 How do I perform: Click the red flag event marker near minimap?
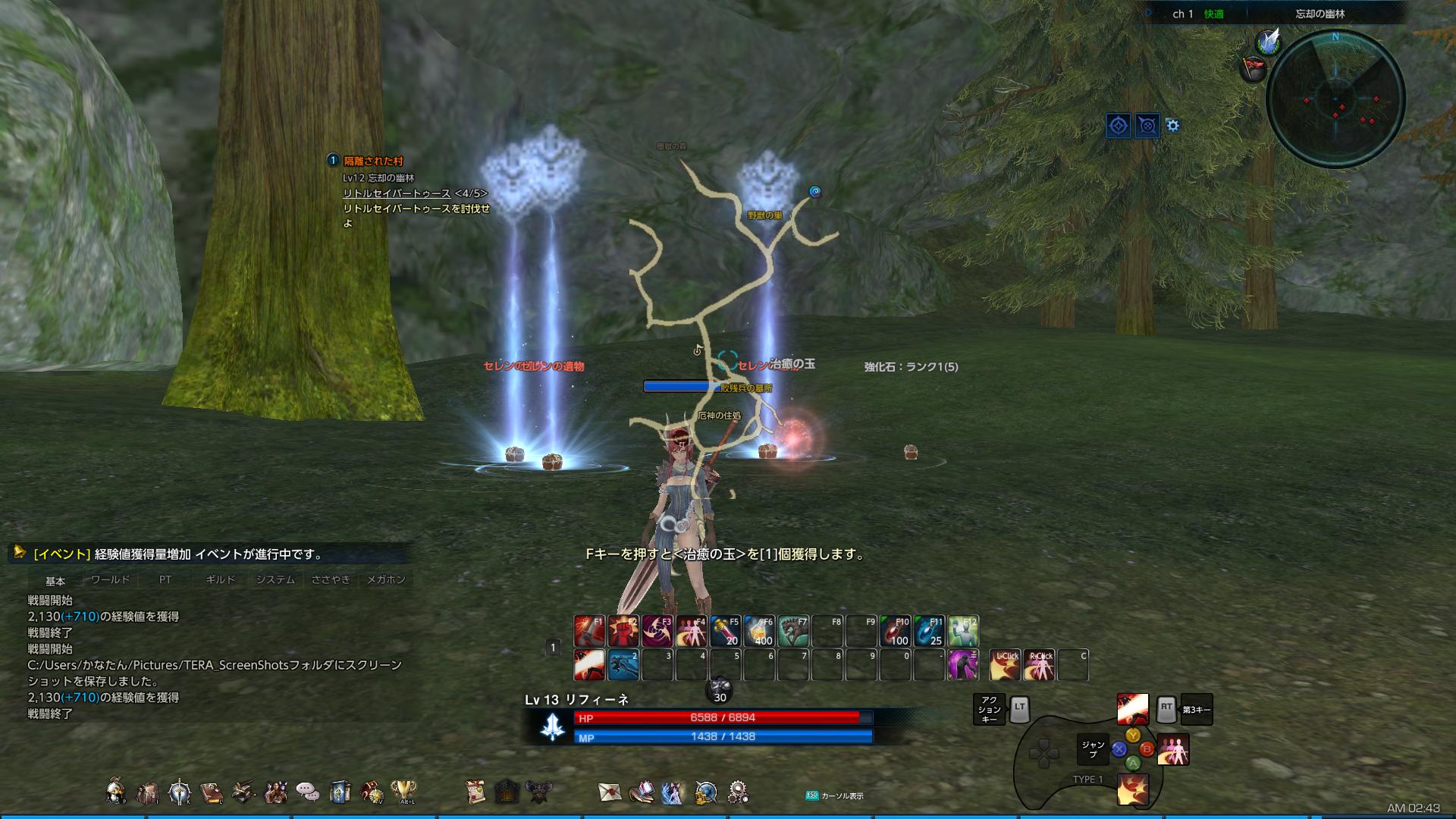[1253, 68]
